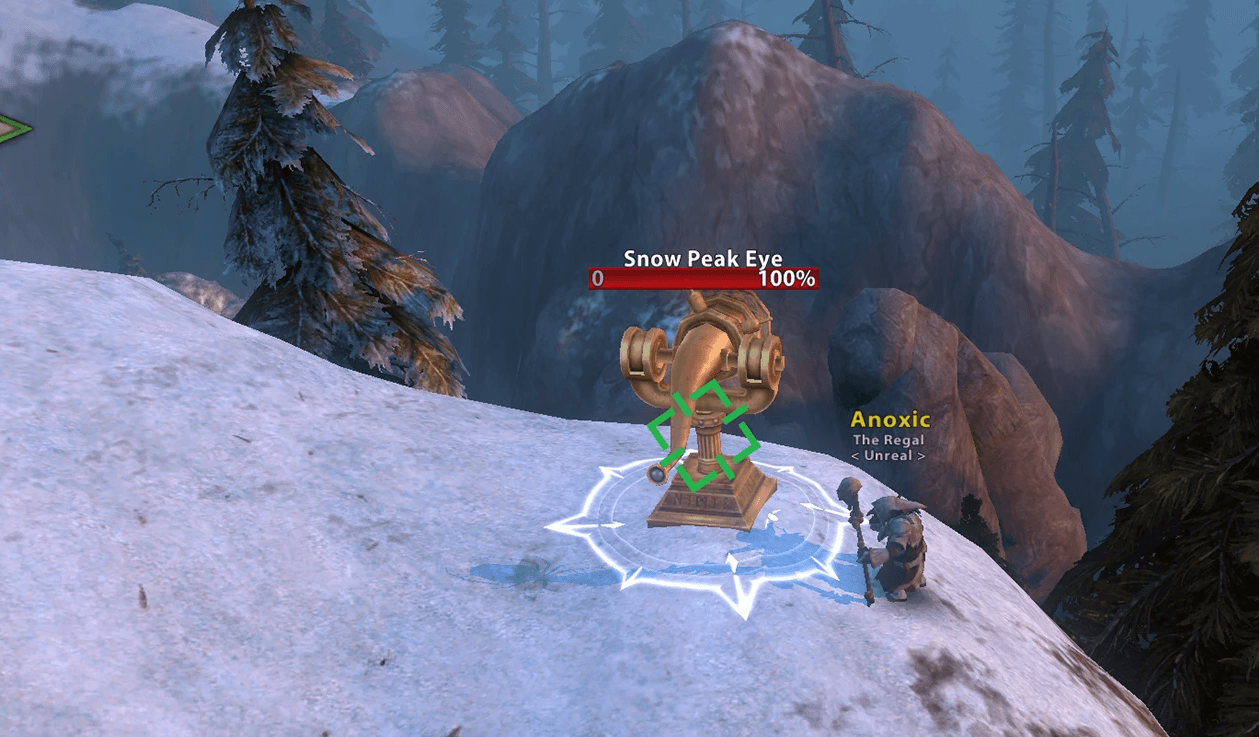Target player via the Anoxic nameplate
Viewport: 1259px width, 737px height.
pyautogui.click(x=889, y=421)
